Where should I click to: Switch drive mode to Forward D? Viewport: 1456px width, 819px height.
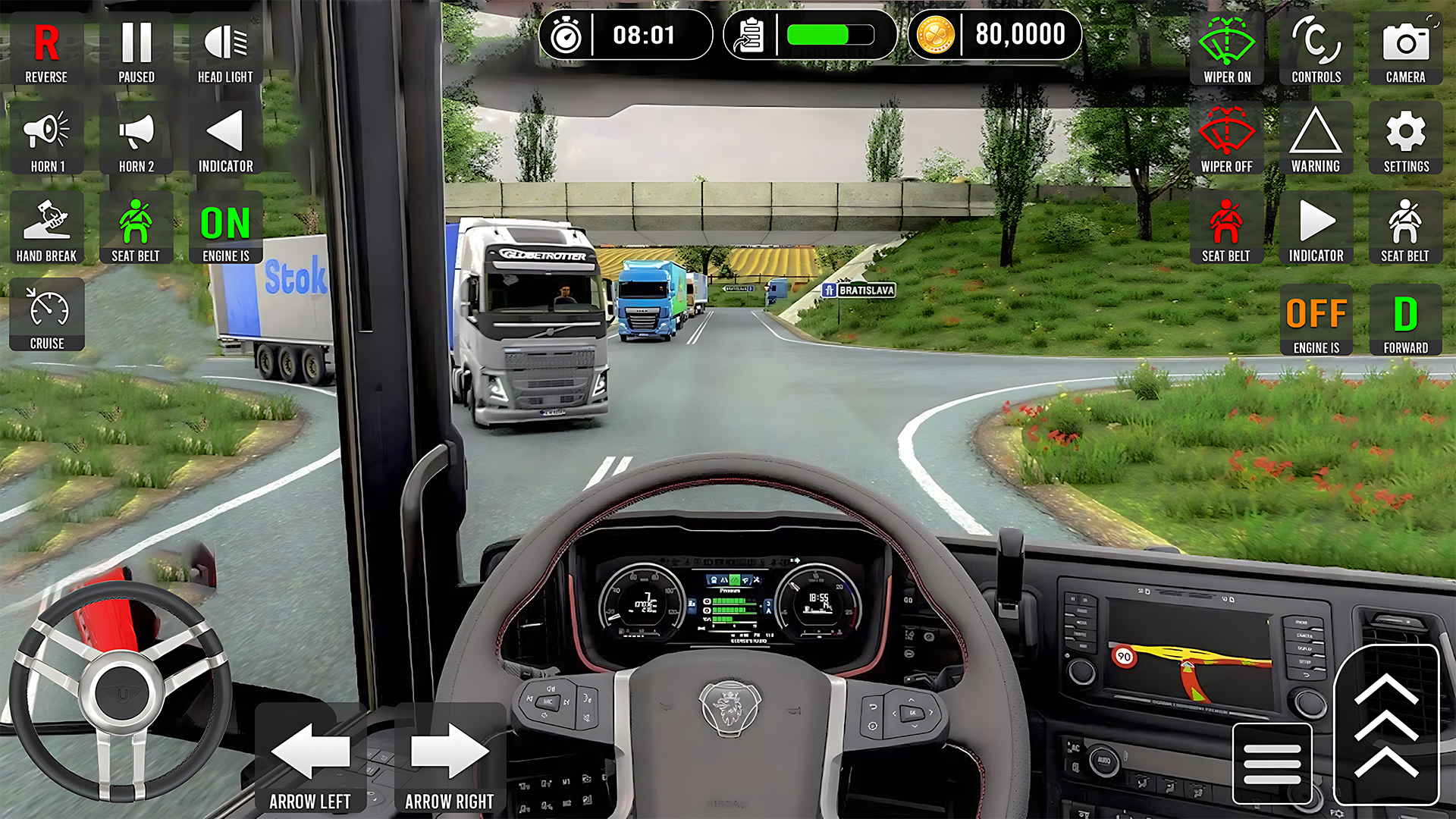tap(1405, 320)
